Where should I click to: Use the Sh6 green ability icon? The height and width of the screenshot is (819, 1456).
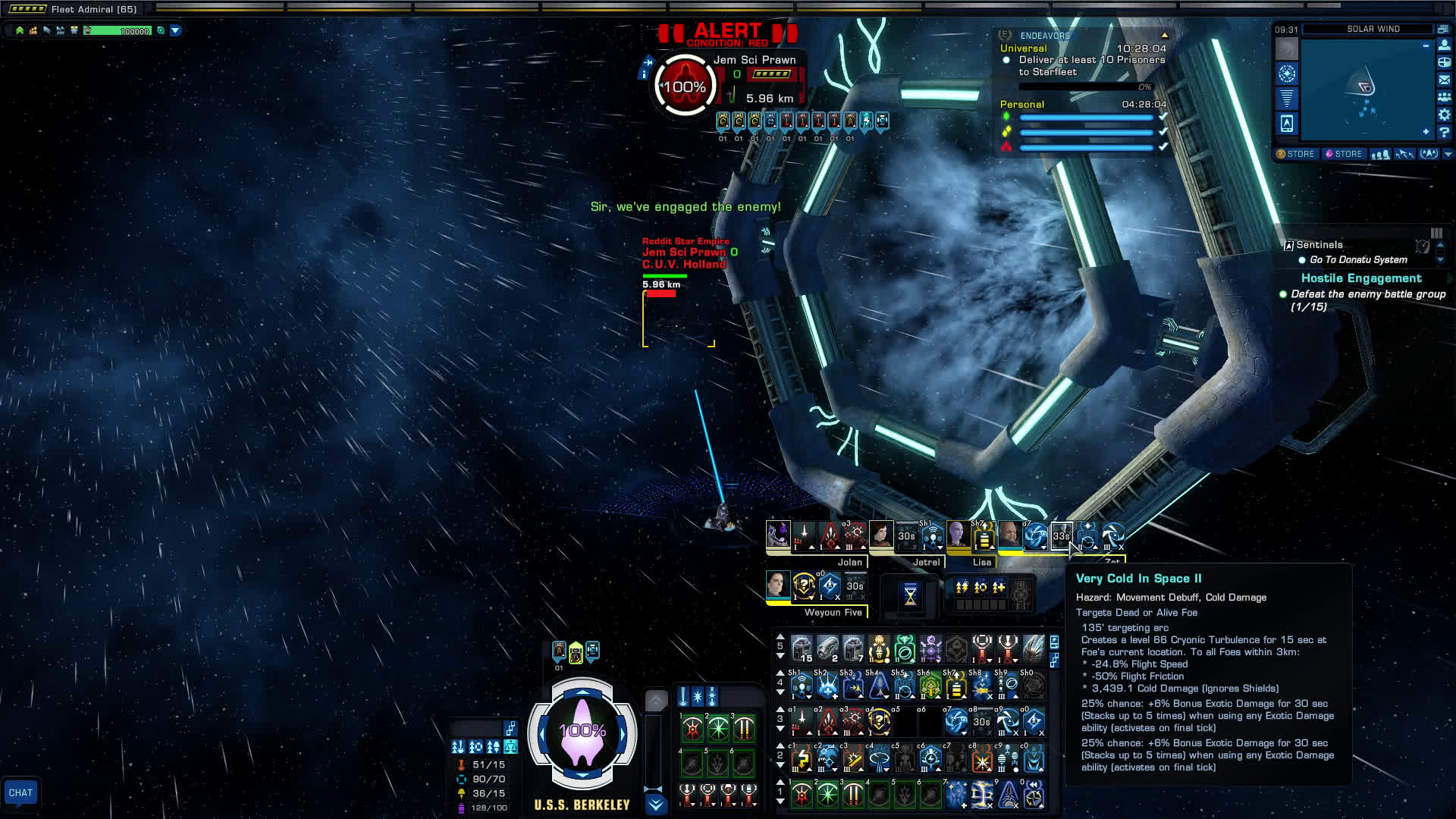930,687
